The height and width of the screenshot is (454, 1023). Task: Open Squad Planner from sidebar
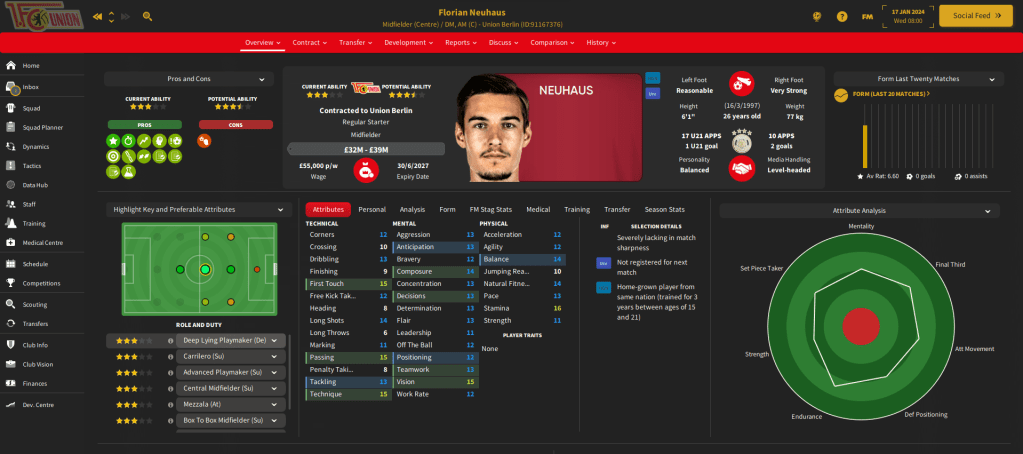[42, 127]
